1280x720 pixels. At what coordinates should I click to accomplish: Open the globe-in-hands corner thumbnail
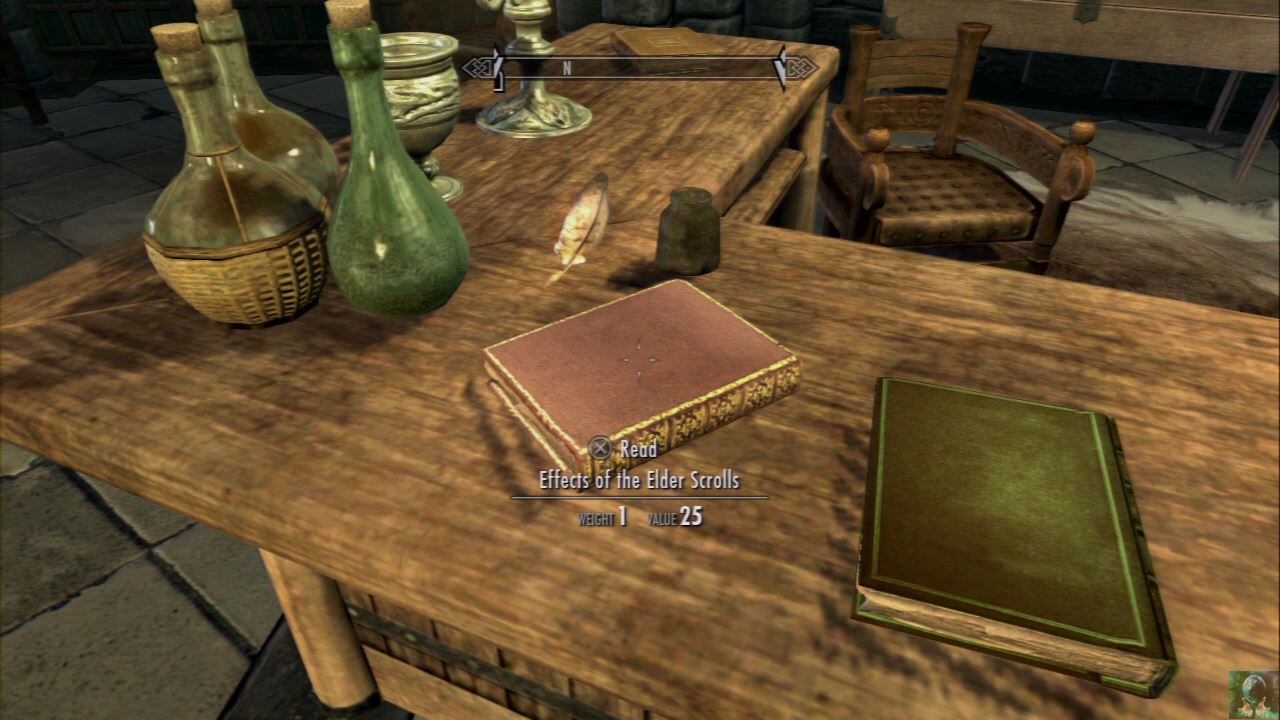pos(1253,693)
